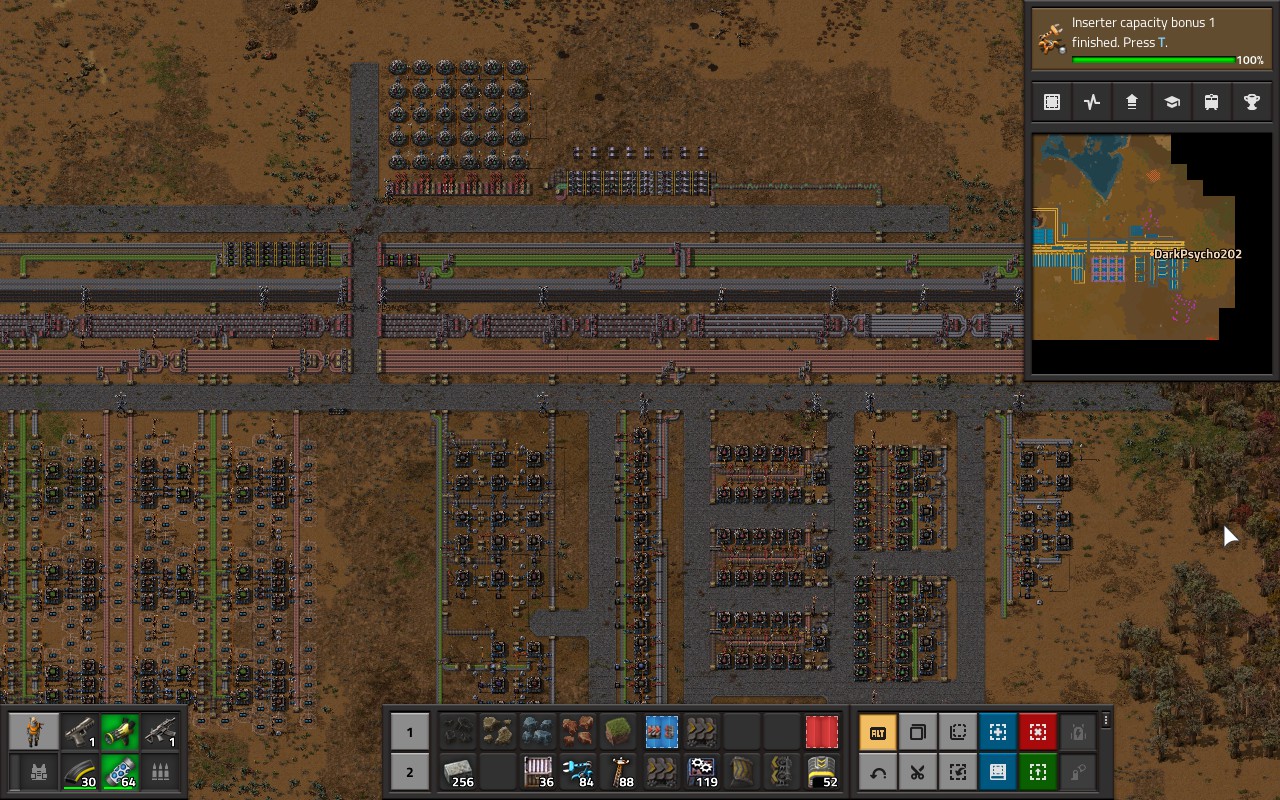Click the undo arrow button
The width and height of the screenshot is (1280, 800).
pos(878,772)
